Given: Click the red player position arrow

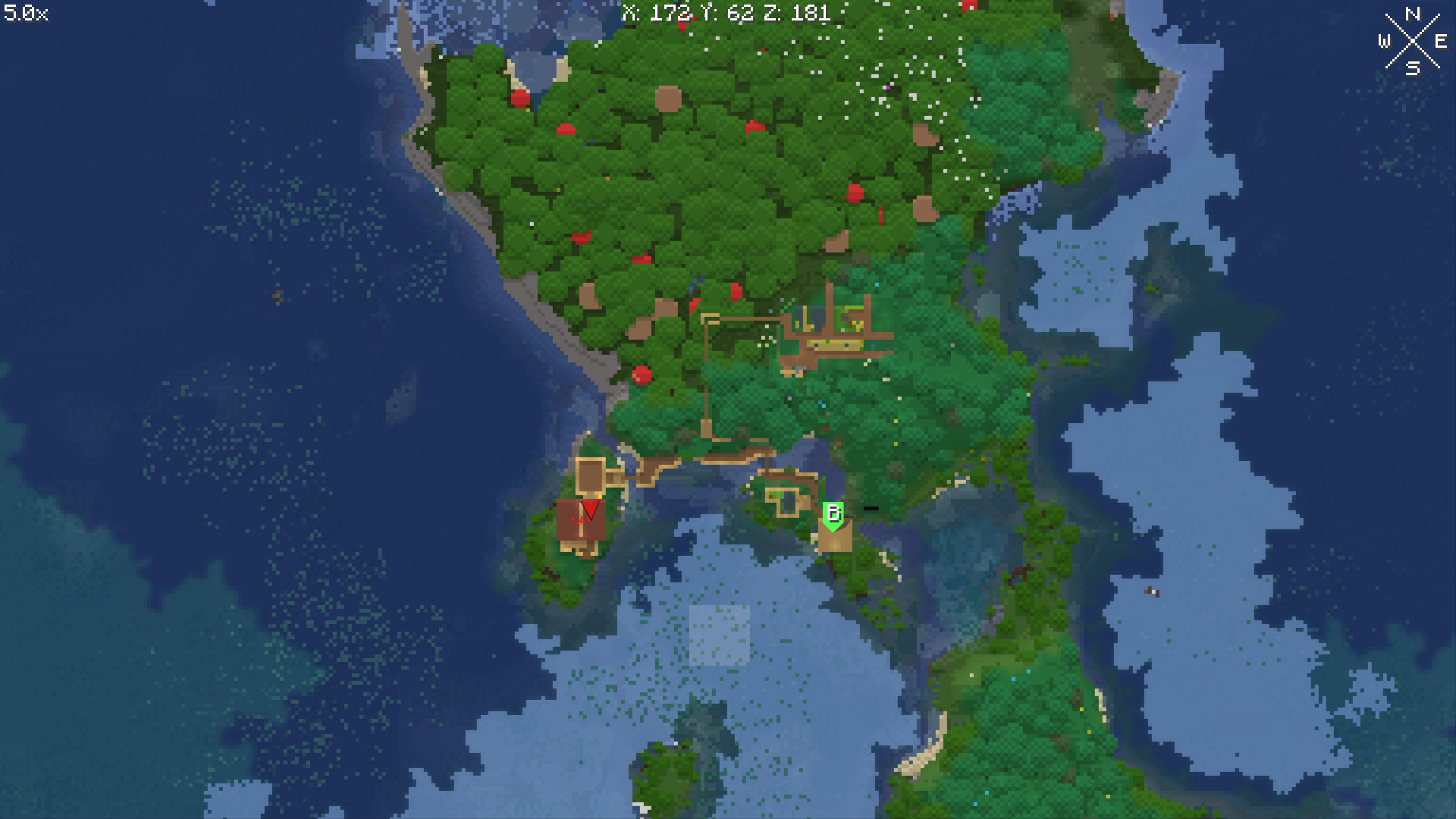Looking at the screenshot, I should 589,509.
